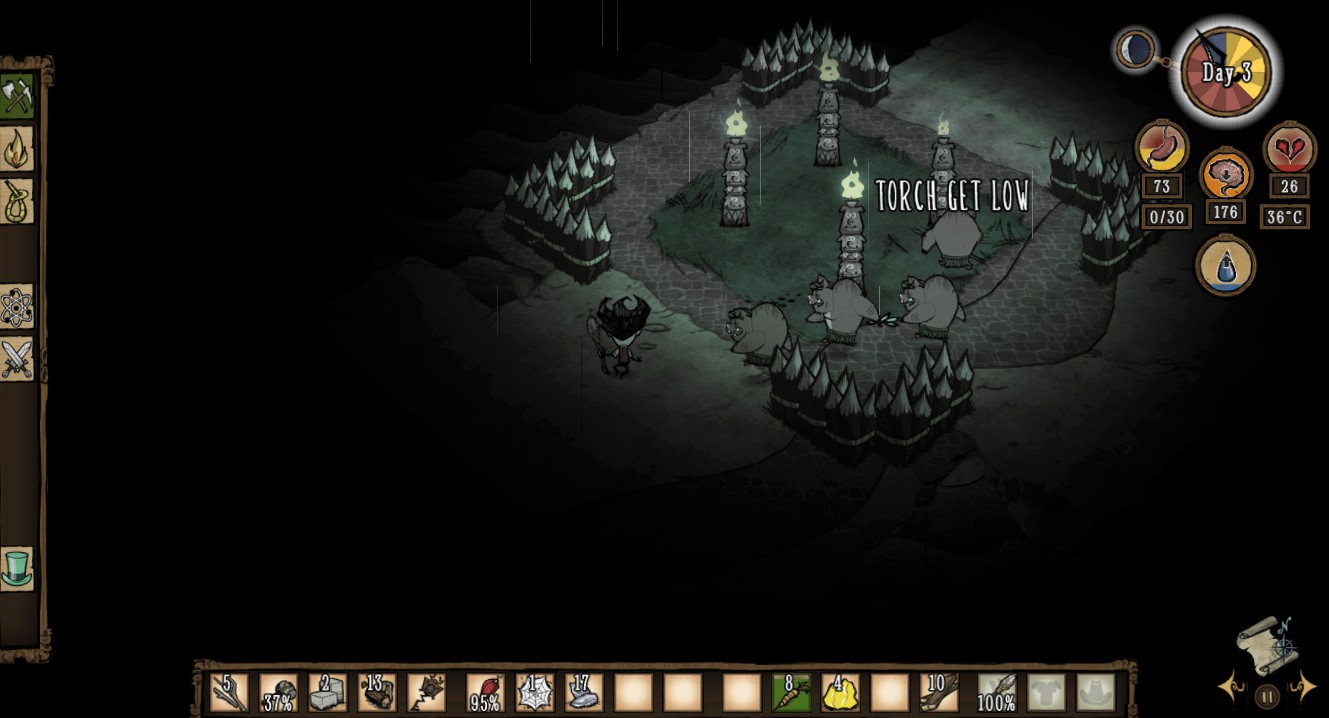Viewport: 1329px width, 718px height.
Task: Select the twigs stack in inventory
Action: 229,692
